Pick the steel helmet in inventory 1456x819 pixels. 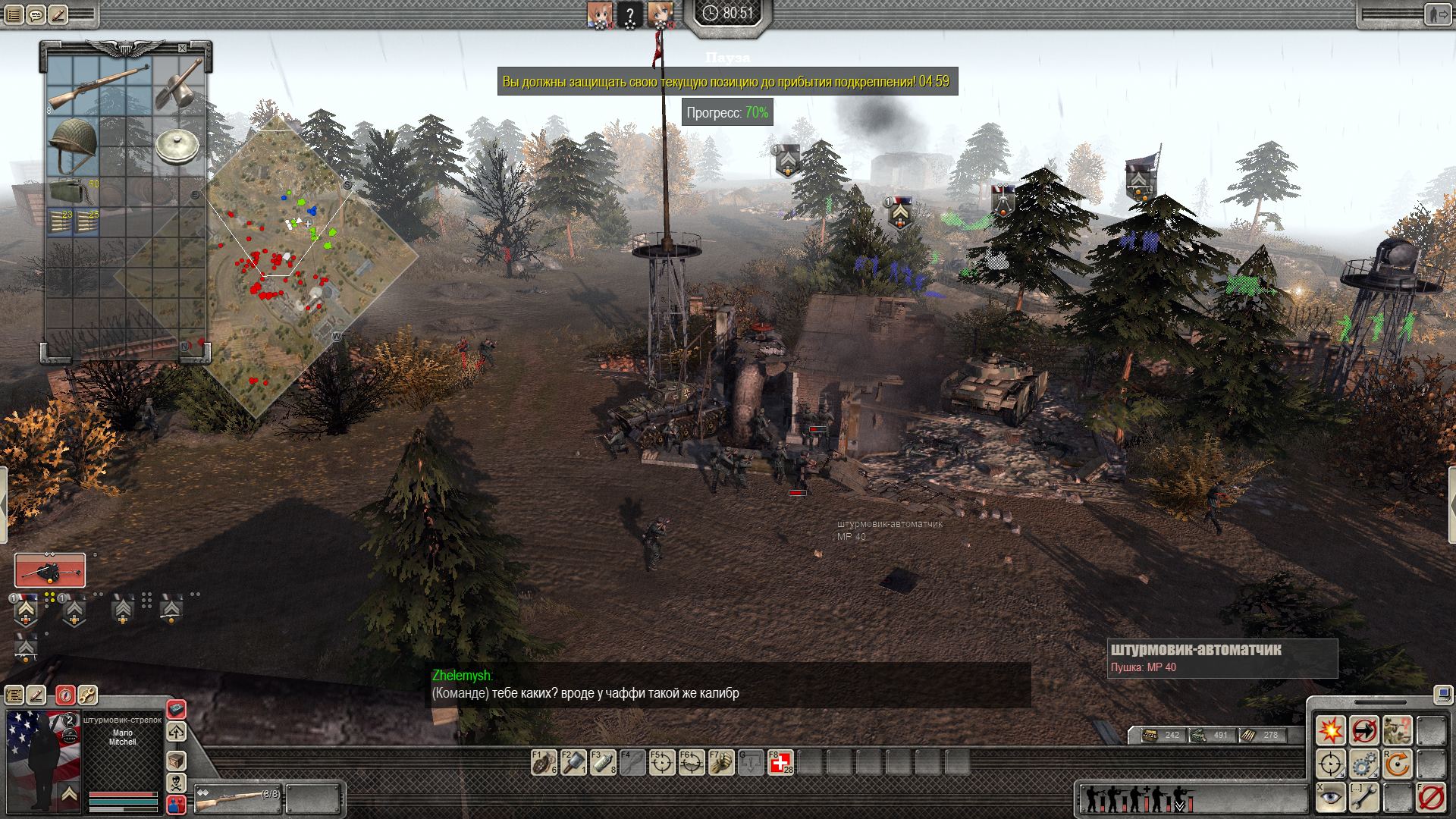73,143
